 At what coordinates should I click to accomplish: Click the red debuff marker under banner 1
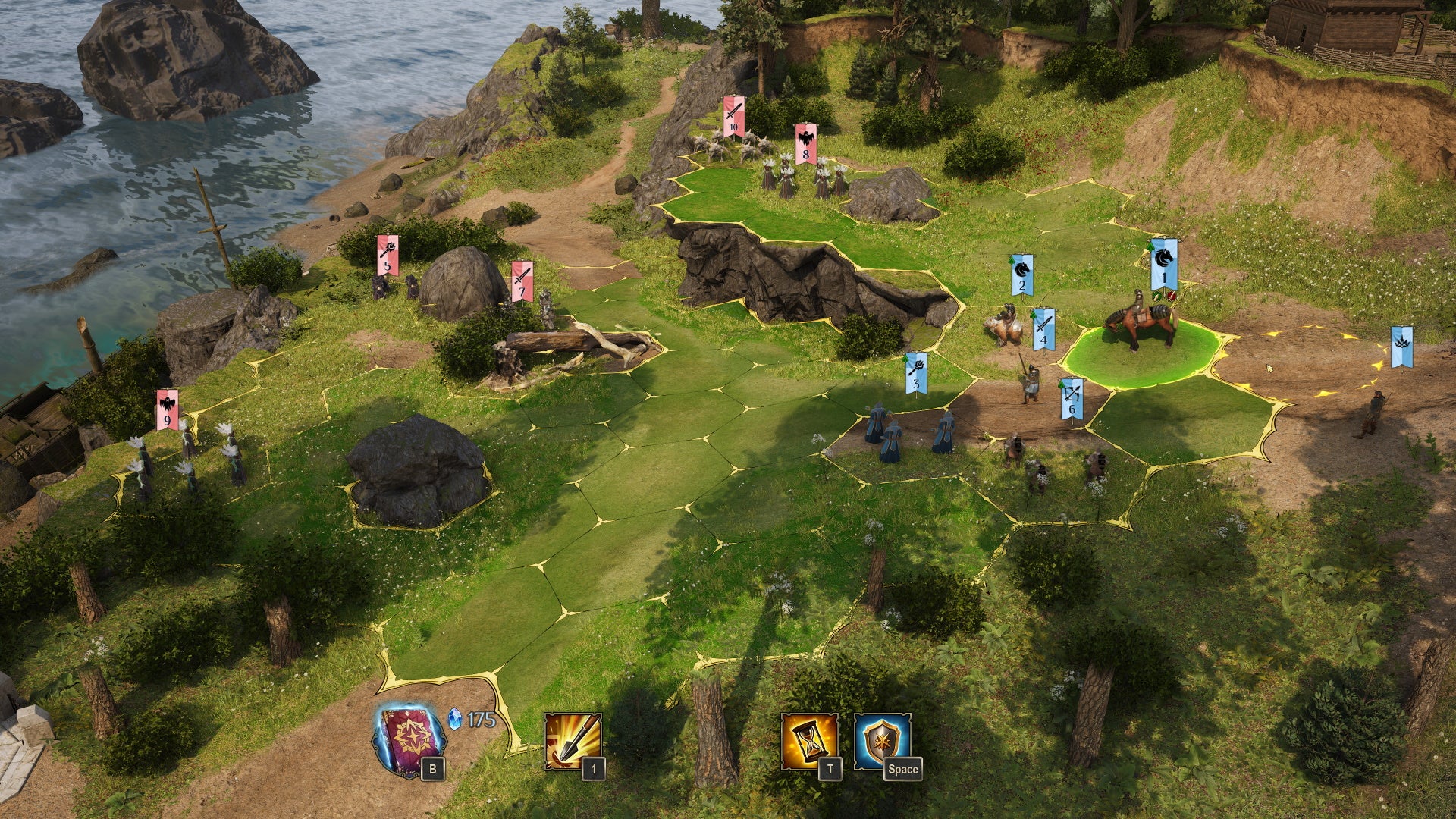click(x=1171, y=296)
